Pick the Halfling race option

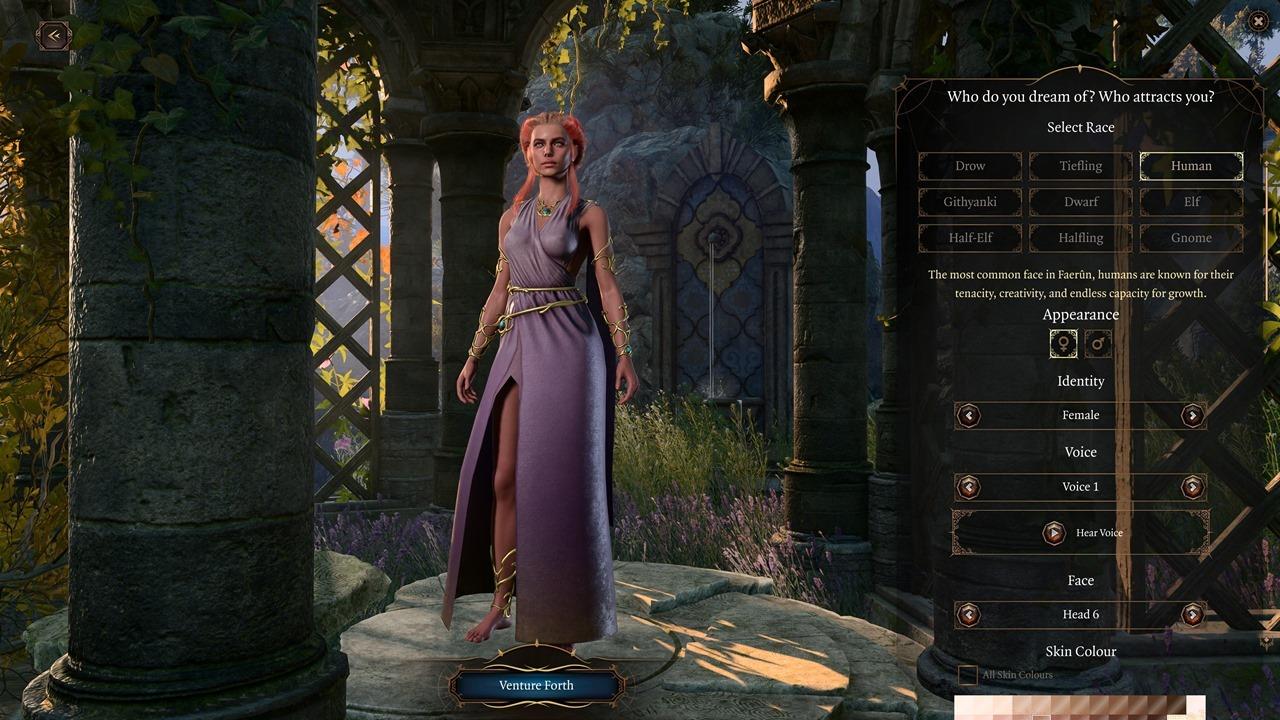tap(1080, 238)
